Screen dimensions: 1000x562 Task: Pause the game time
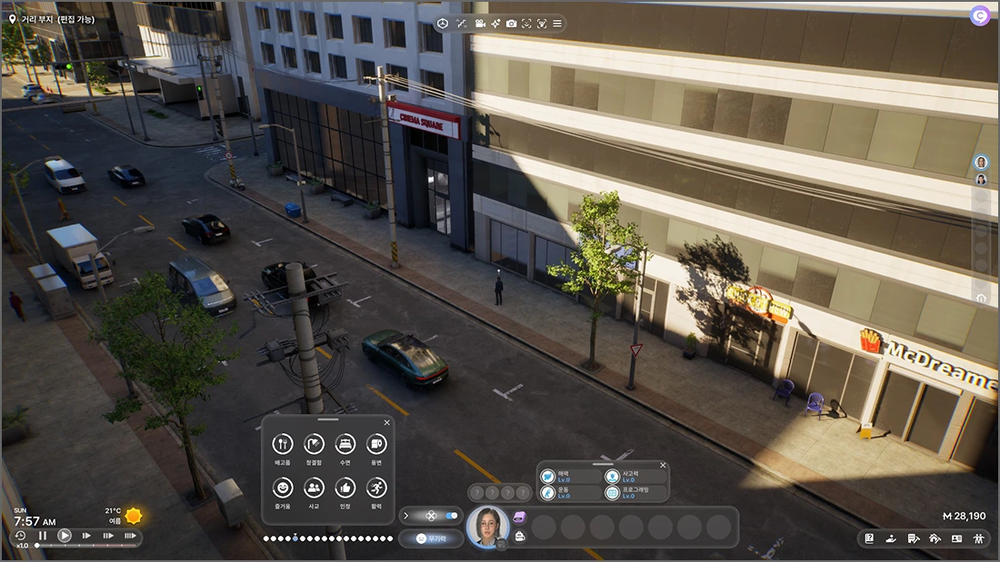click(42, 536)
